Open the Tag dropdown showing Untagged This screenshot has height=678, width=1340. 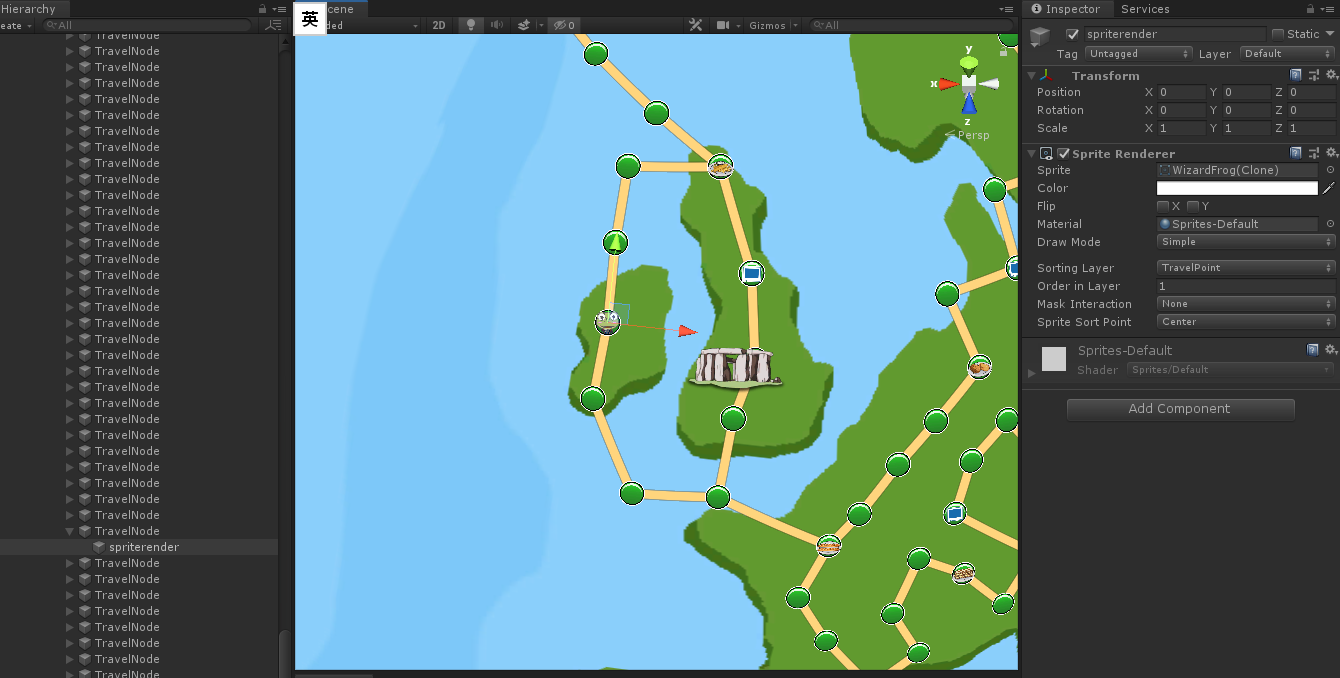tap(1138, 54)
